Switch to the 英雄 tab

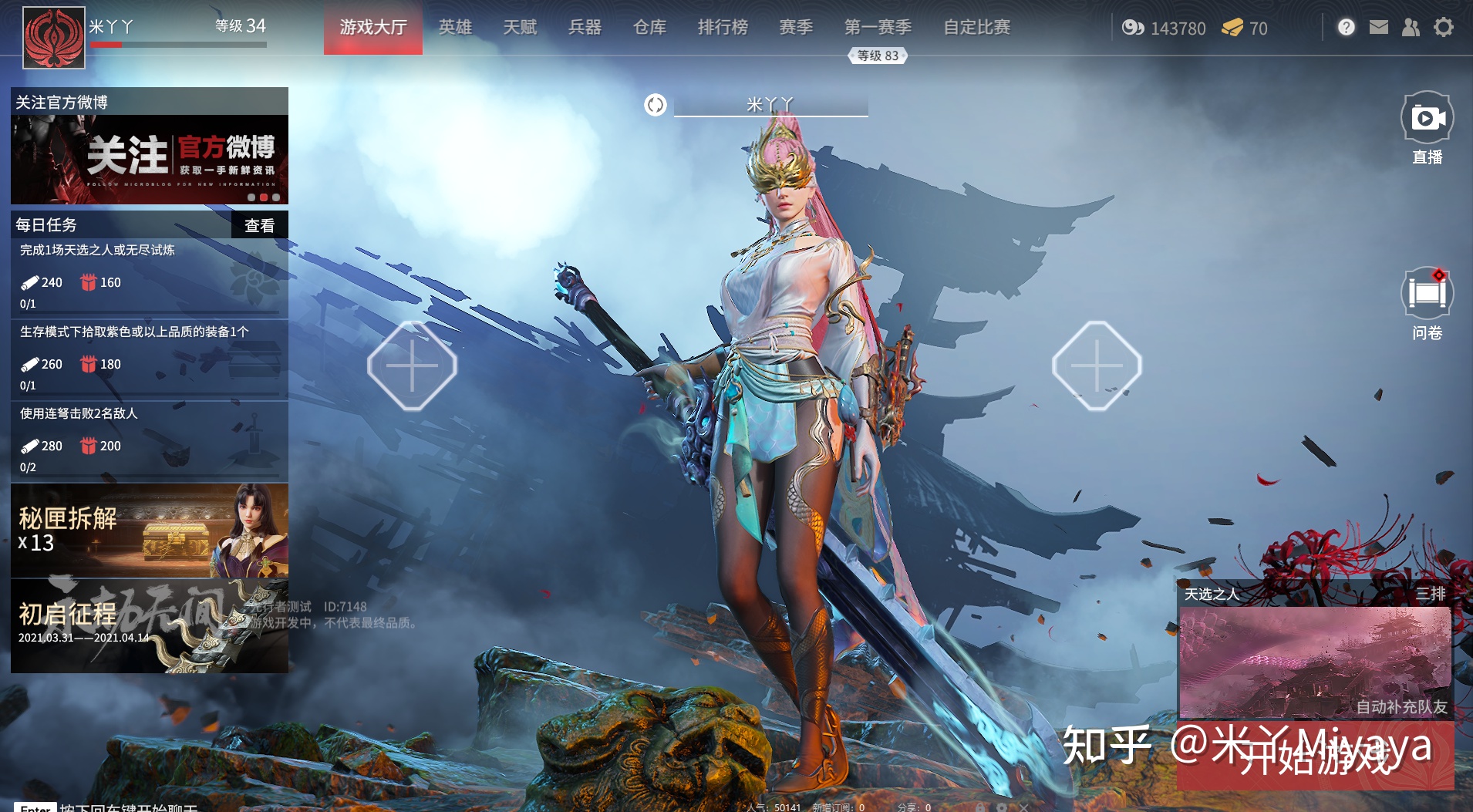click(455, 28)
